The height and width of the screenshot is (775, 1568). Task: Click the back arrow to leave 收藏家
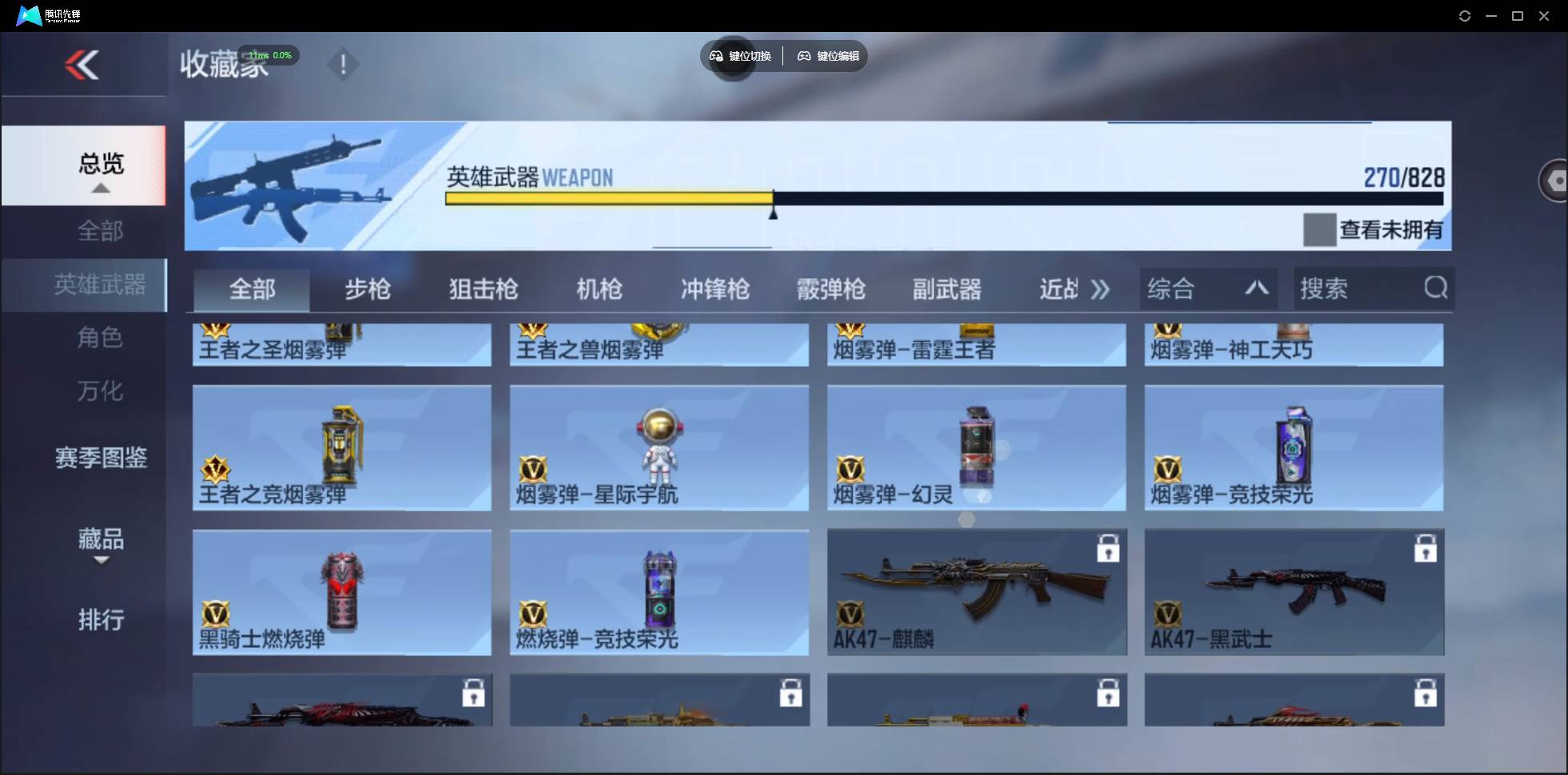pos(83,65)
